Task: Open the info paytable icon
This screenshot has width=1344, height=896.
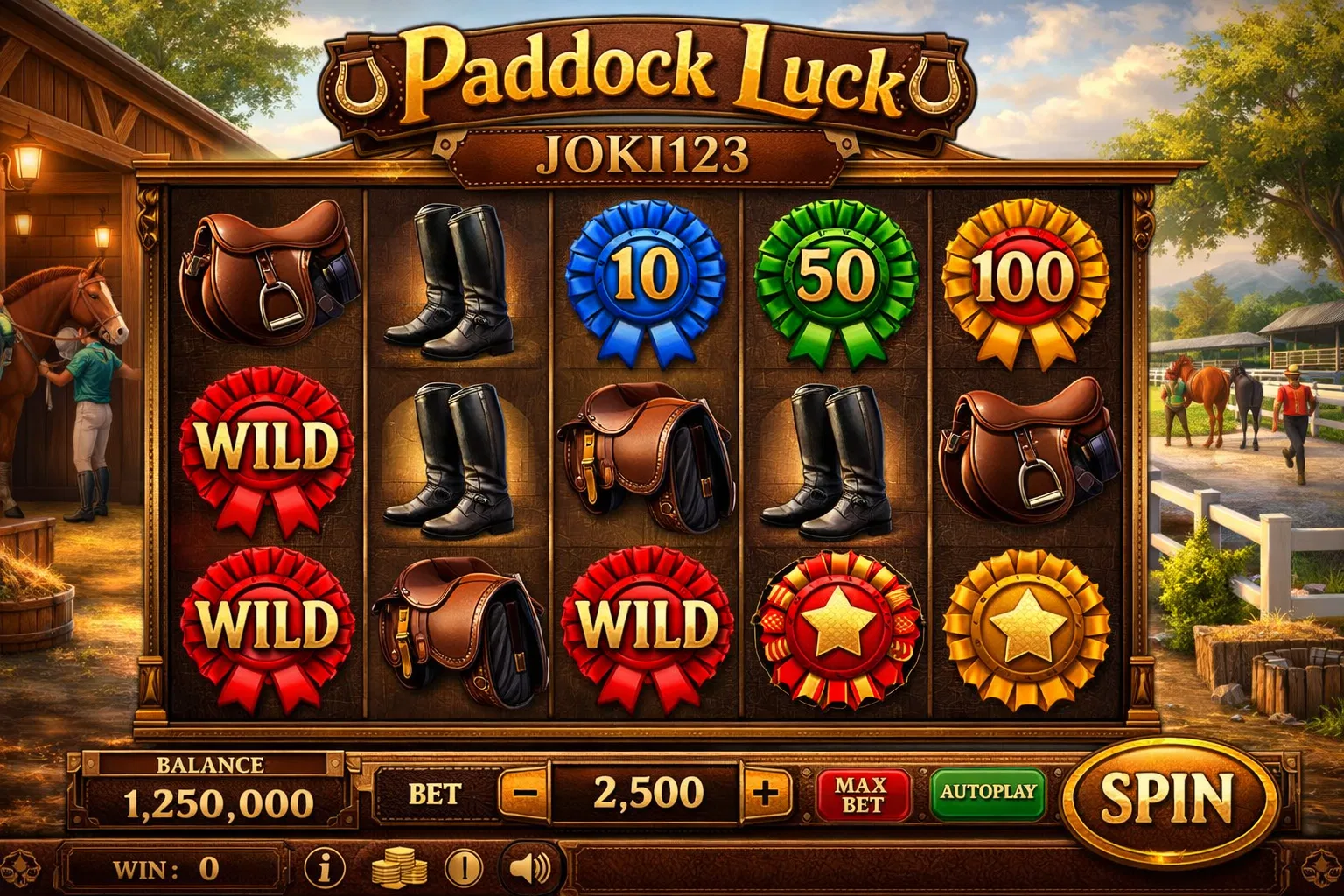Action: 325,868
